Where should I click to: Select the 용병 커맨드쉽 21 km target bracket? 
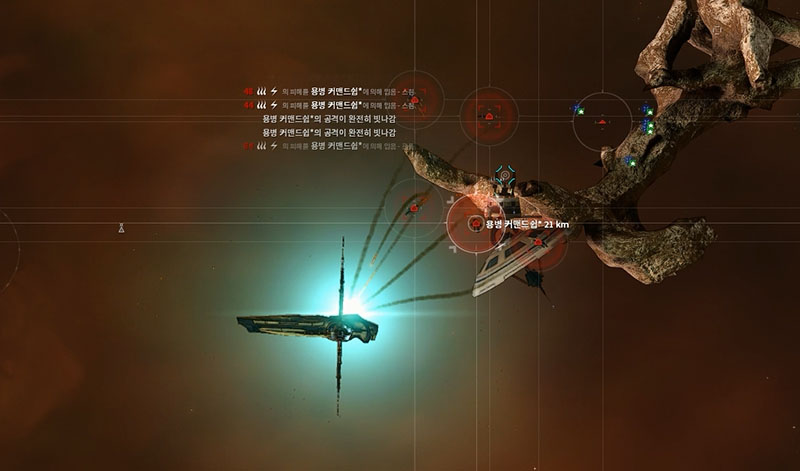click(476, 224)
